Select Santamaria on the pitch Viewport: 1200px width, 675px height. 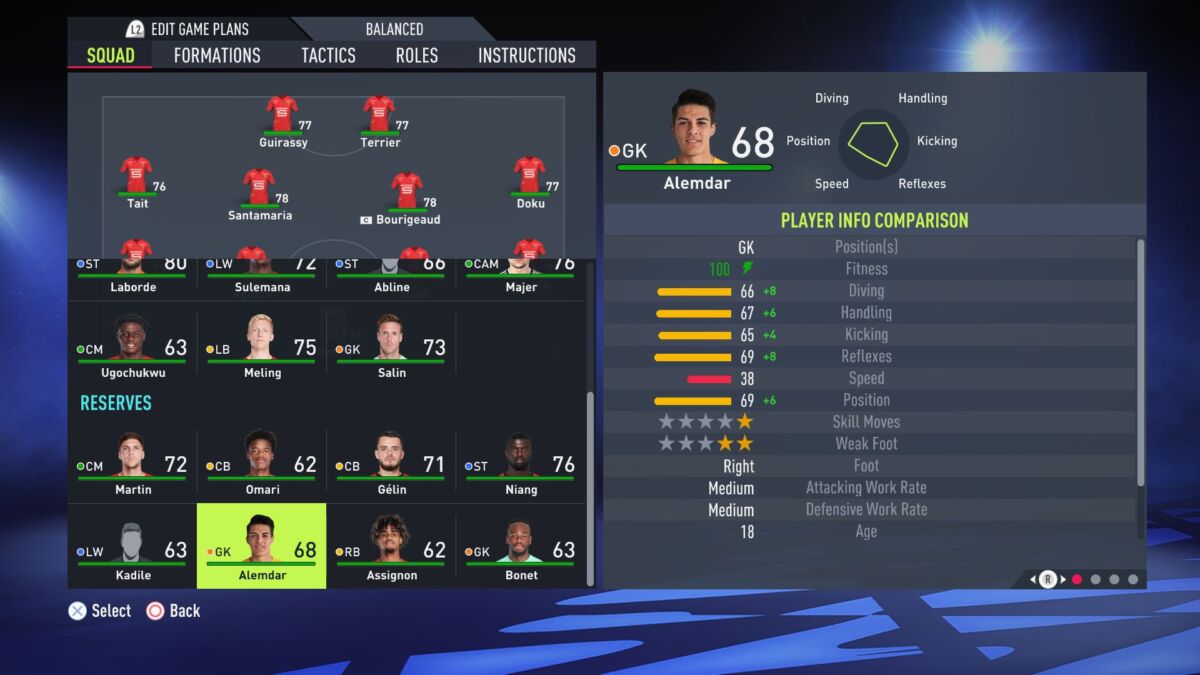point(259,190)
